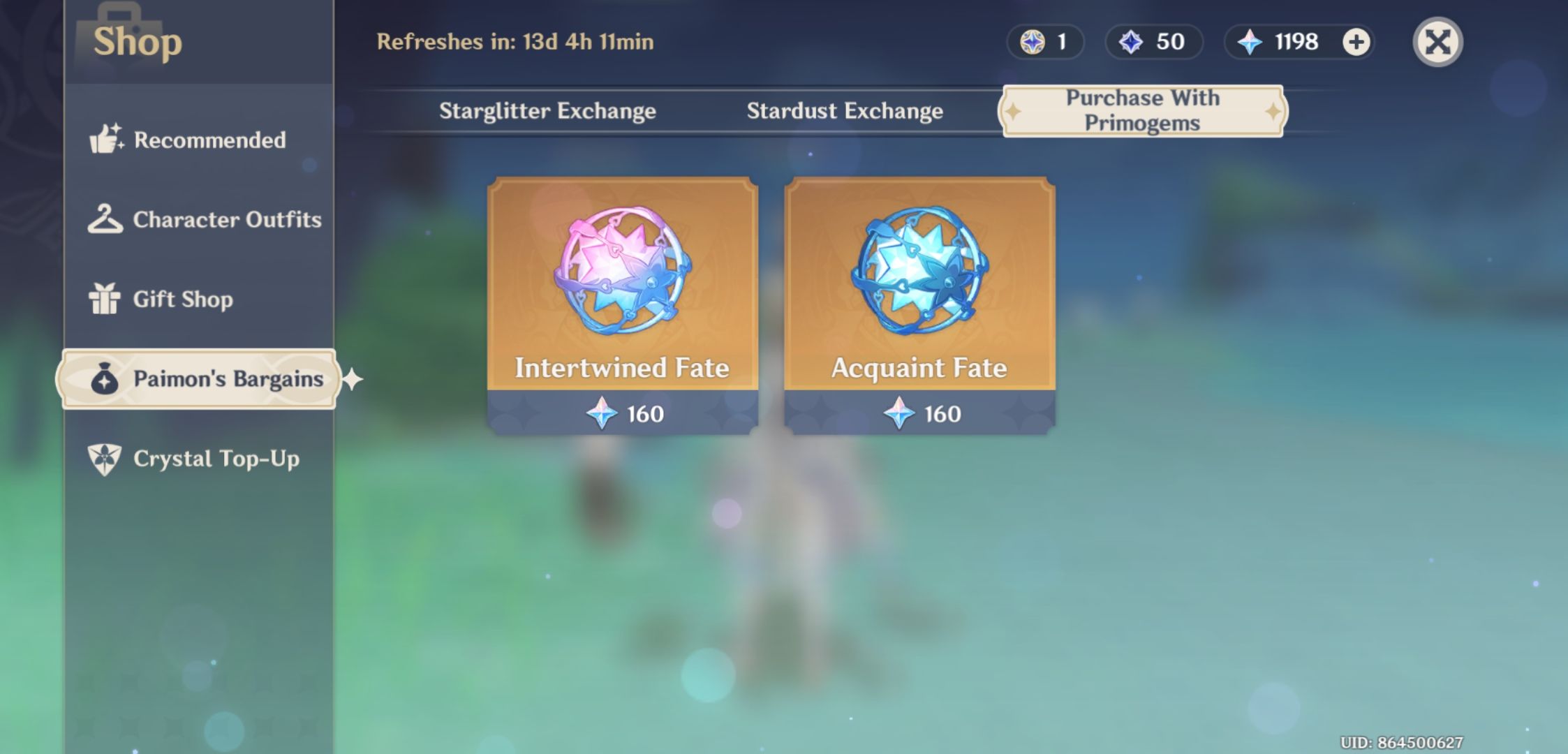Screen dimensions: 1568x754
Task: Select the Purchase With Primogems tab
Action: coord(1143,110)
